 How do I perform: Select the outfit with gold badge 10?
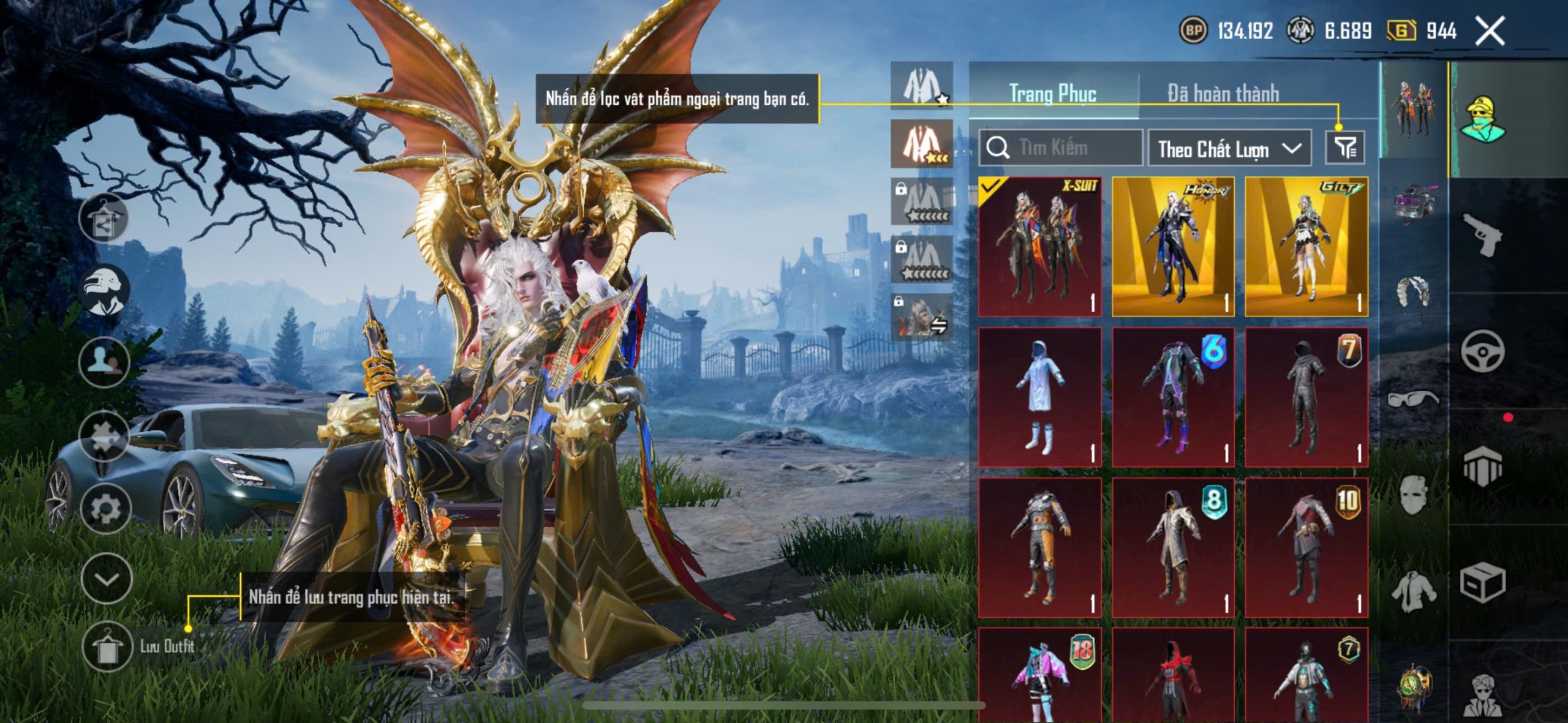click(x=1306, y=548)
